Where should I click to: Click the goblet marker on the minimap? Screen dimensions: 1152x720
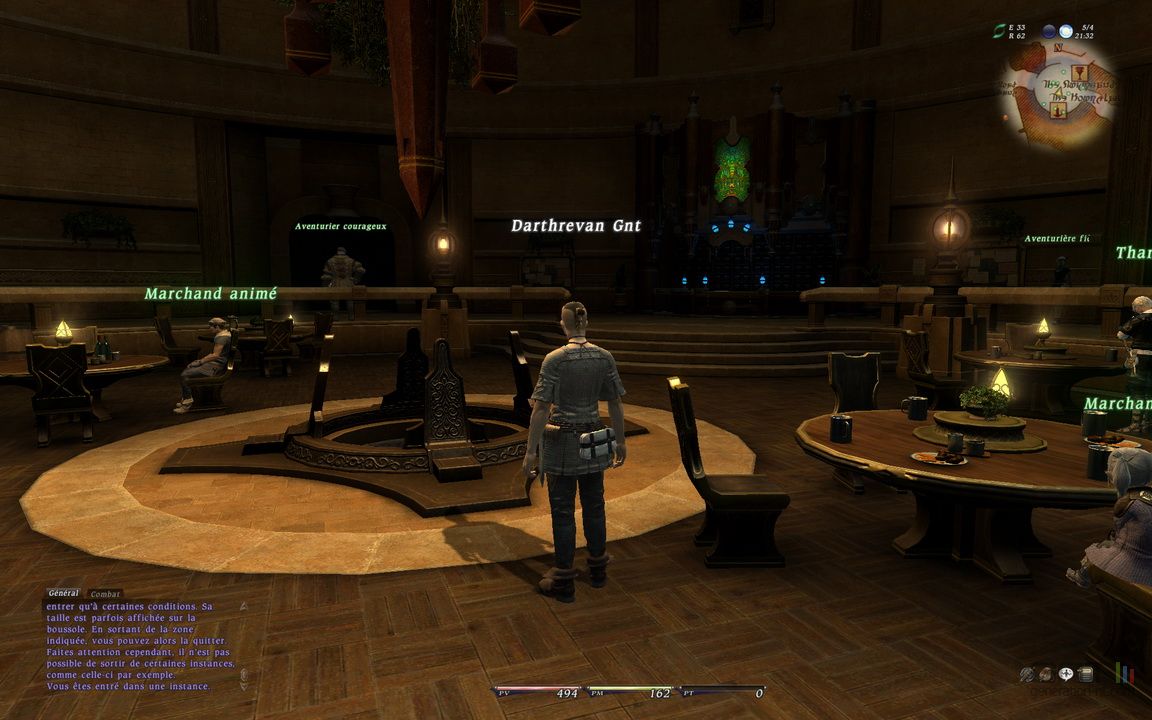coord(1078,72)
